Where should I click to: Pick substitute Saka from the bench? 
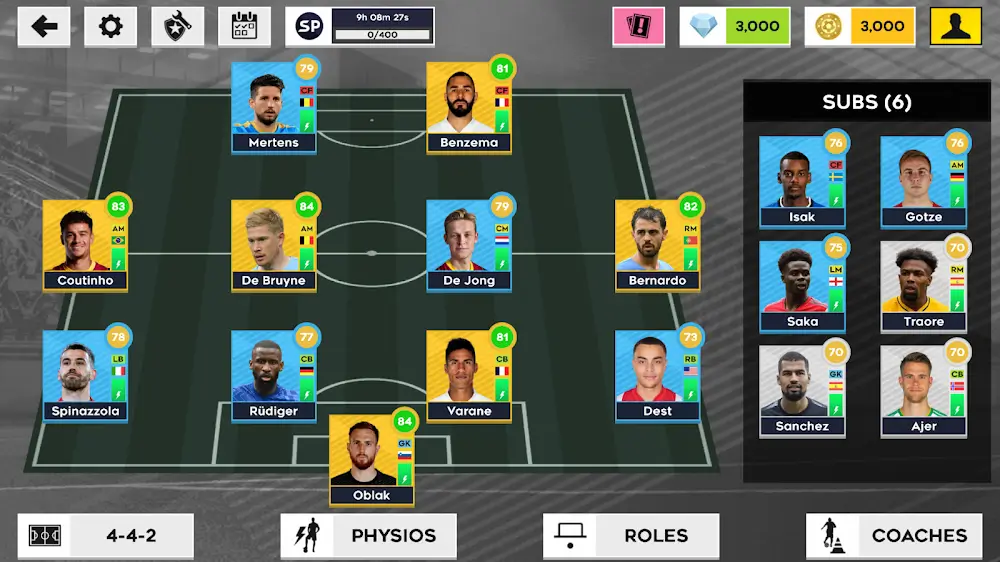tap(802, 286)
